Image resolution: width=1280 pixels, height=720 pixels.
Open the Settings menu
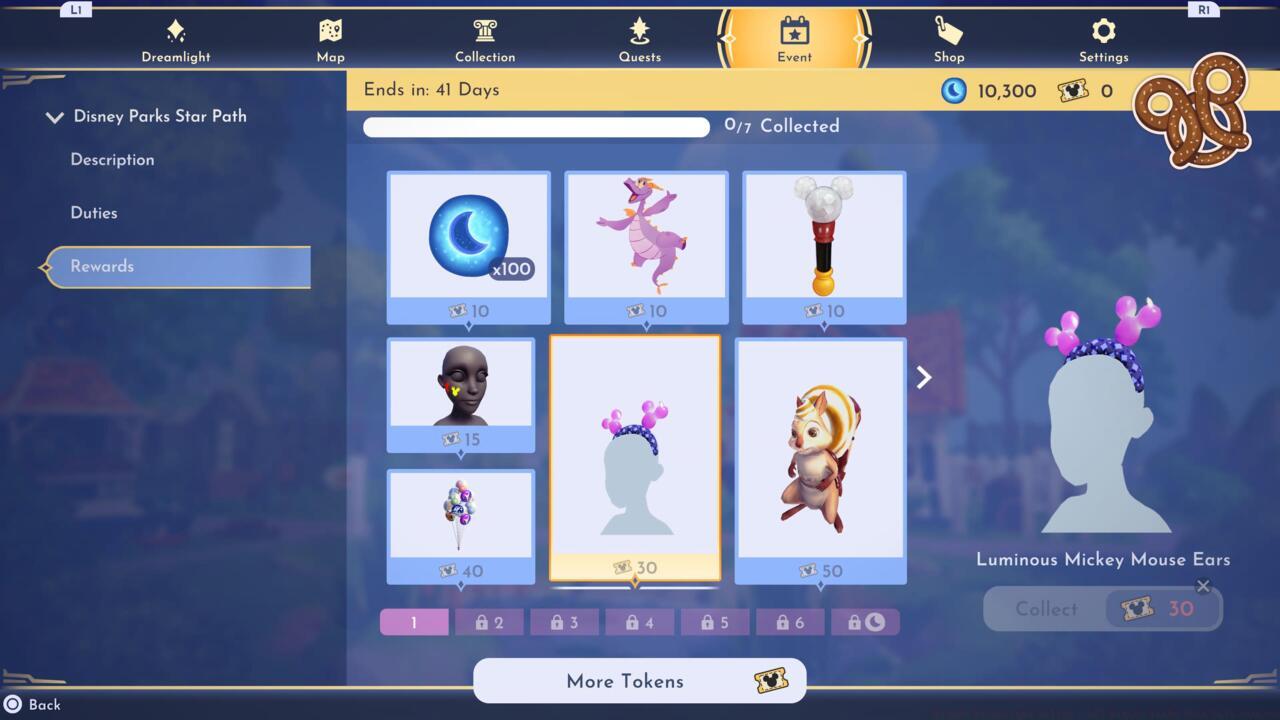[1103, 40]
